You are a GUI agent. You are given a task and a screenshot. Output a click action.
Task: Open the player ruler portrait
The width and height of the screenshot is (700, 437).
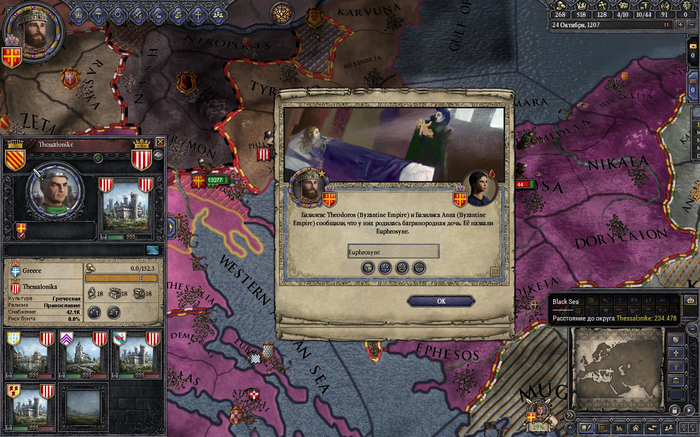tap(34, 33)
